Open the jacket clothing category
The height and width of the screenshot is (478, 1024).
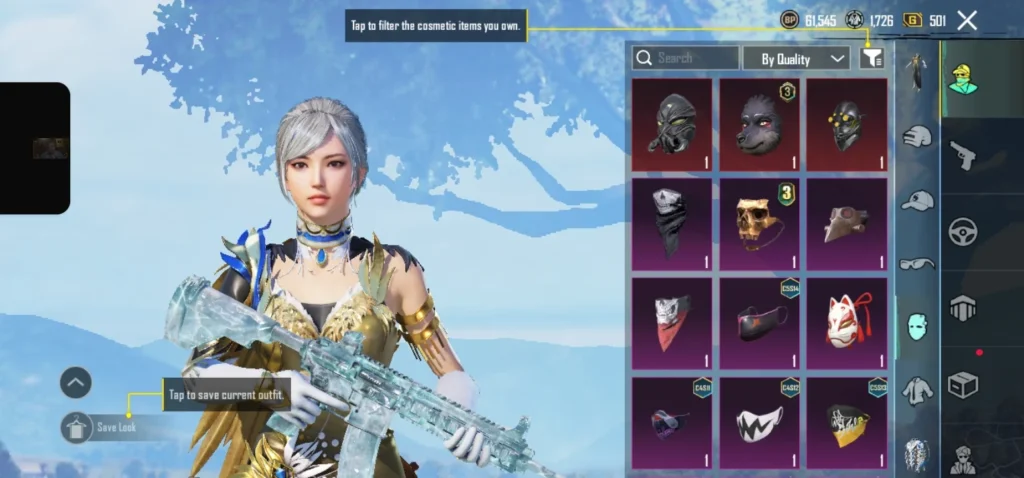917,390
